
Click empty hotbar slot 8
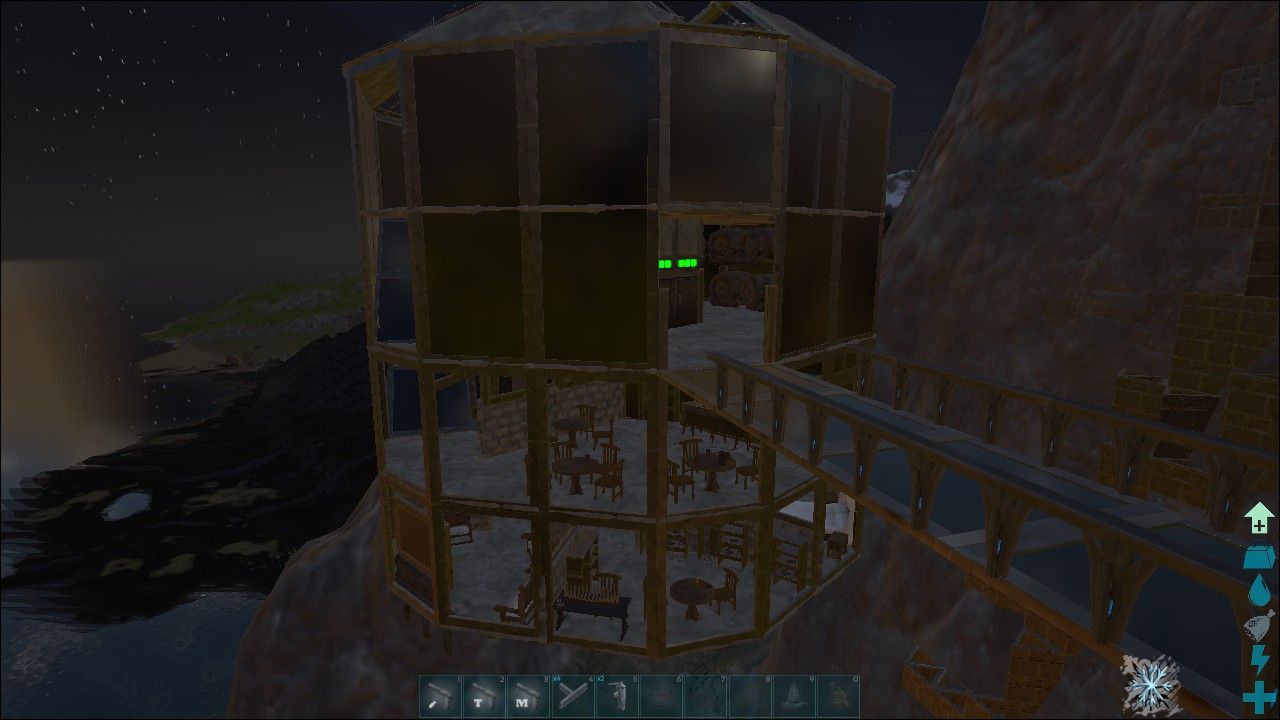click(x=750, y=697)
